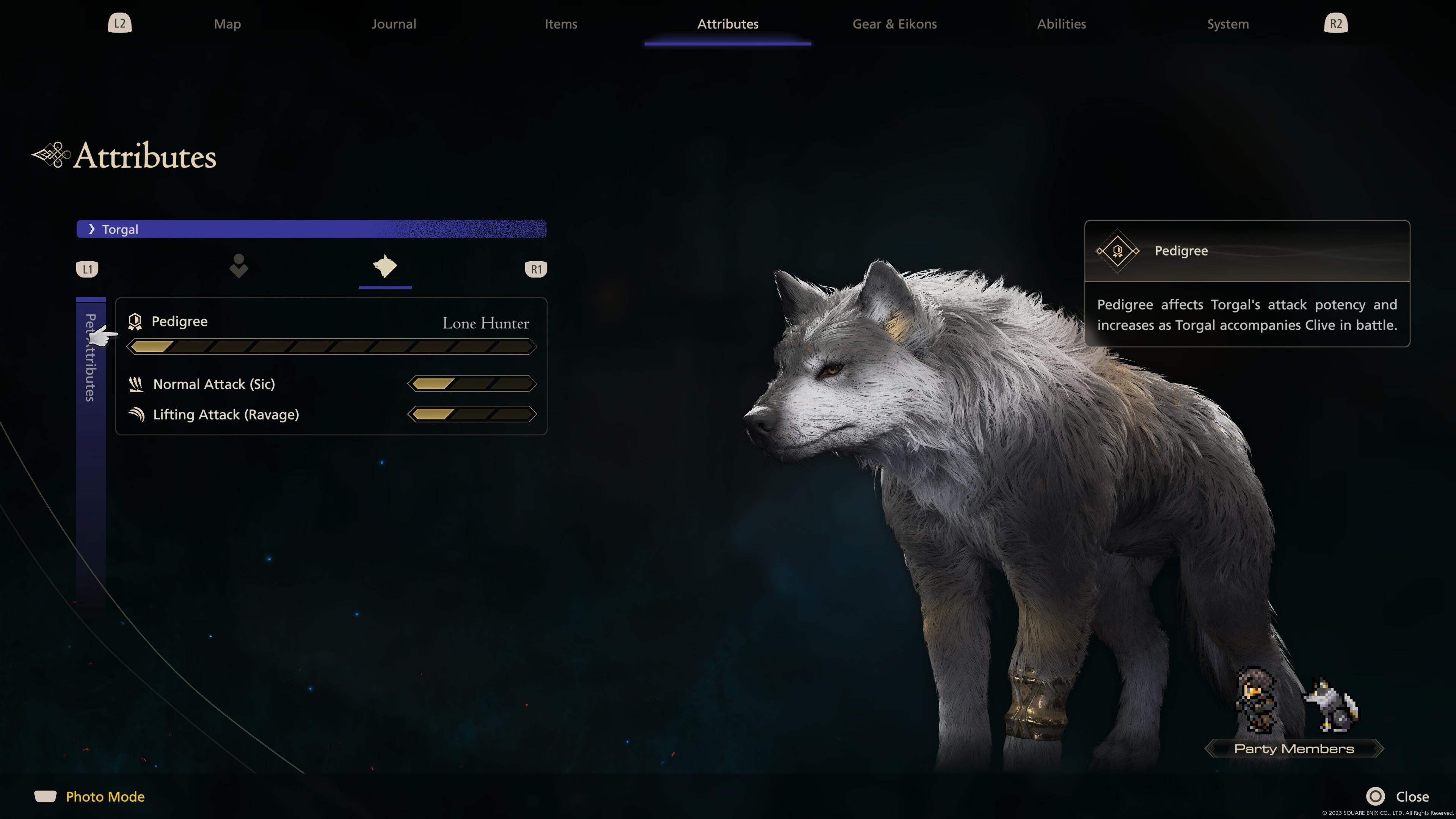Image resolution: width=1456 pixels, height=819 pixels.
Task: Open the Journal tab
Action: [x=394, y=24]
